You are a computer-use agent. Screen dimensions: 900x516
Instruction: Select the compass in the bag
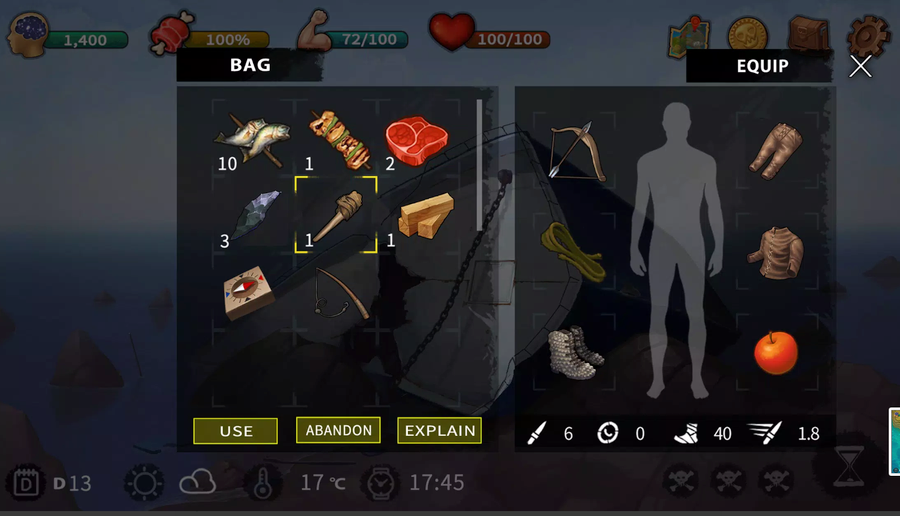point(249,291)
